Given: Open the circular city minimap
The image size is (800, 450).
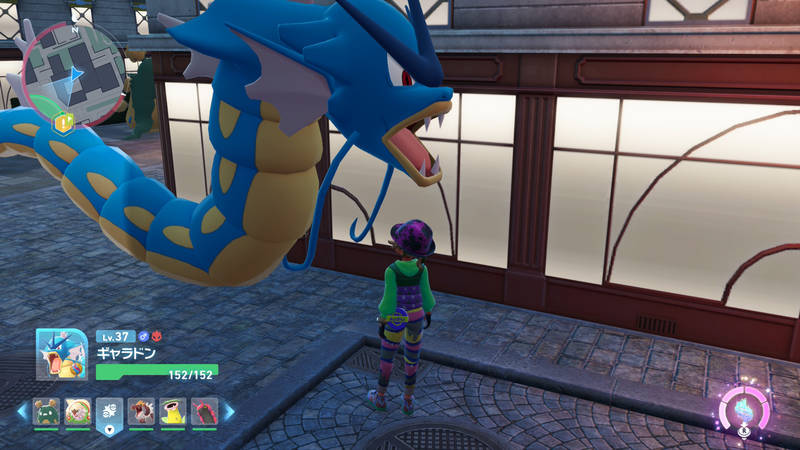Looking at the screenshot, I should 74,72.
